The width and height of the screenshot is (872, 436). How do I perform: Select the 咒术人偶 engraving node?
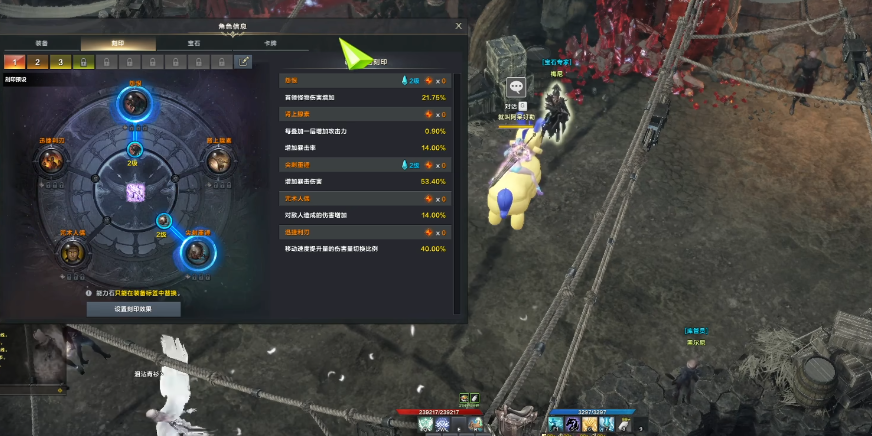pyautogui.click(x=72, y=252)
